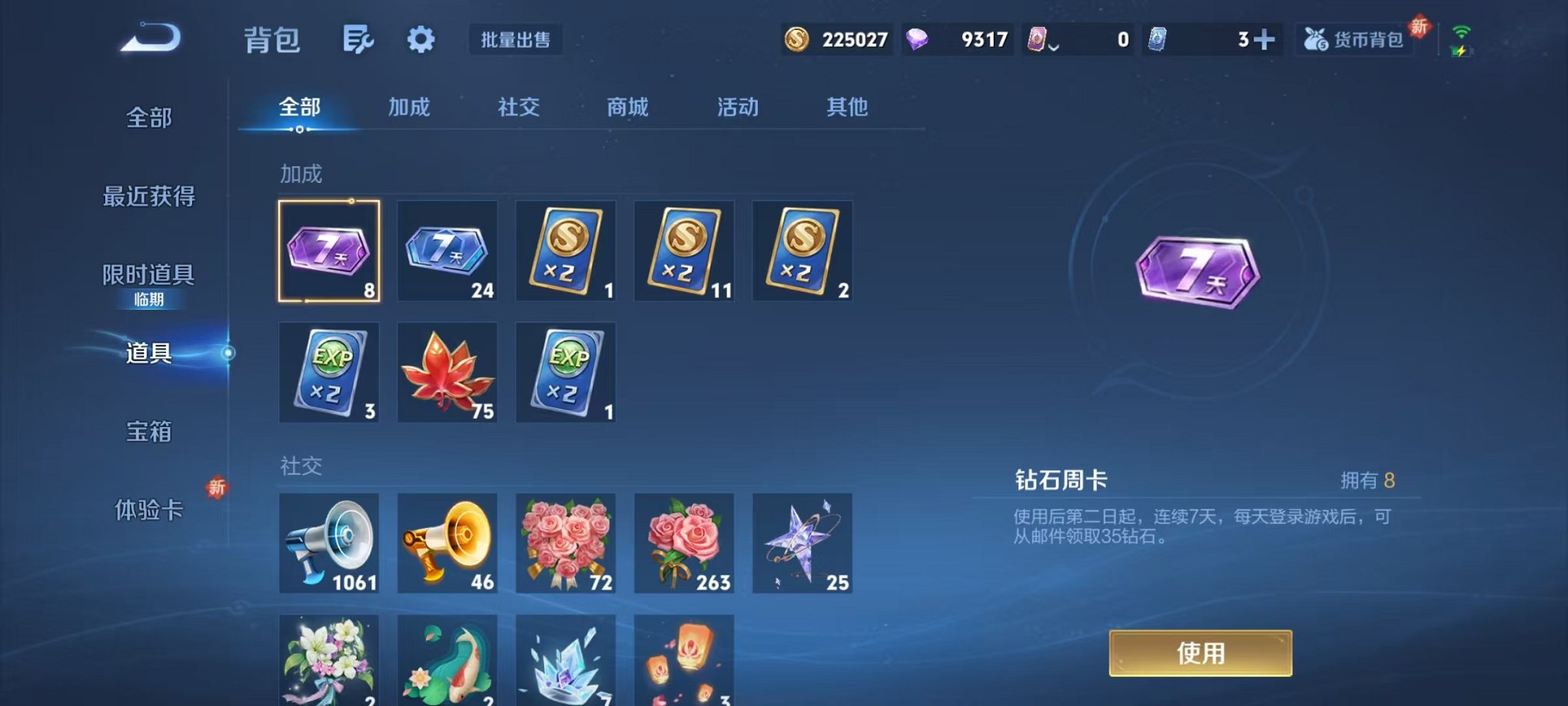Select the silver megaphone item

329,544
